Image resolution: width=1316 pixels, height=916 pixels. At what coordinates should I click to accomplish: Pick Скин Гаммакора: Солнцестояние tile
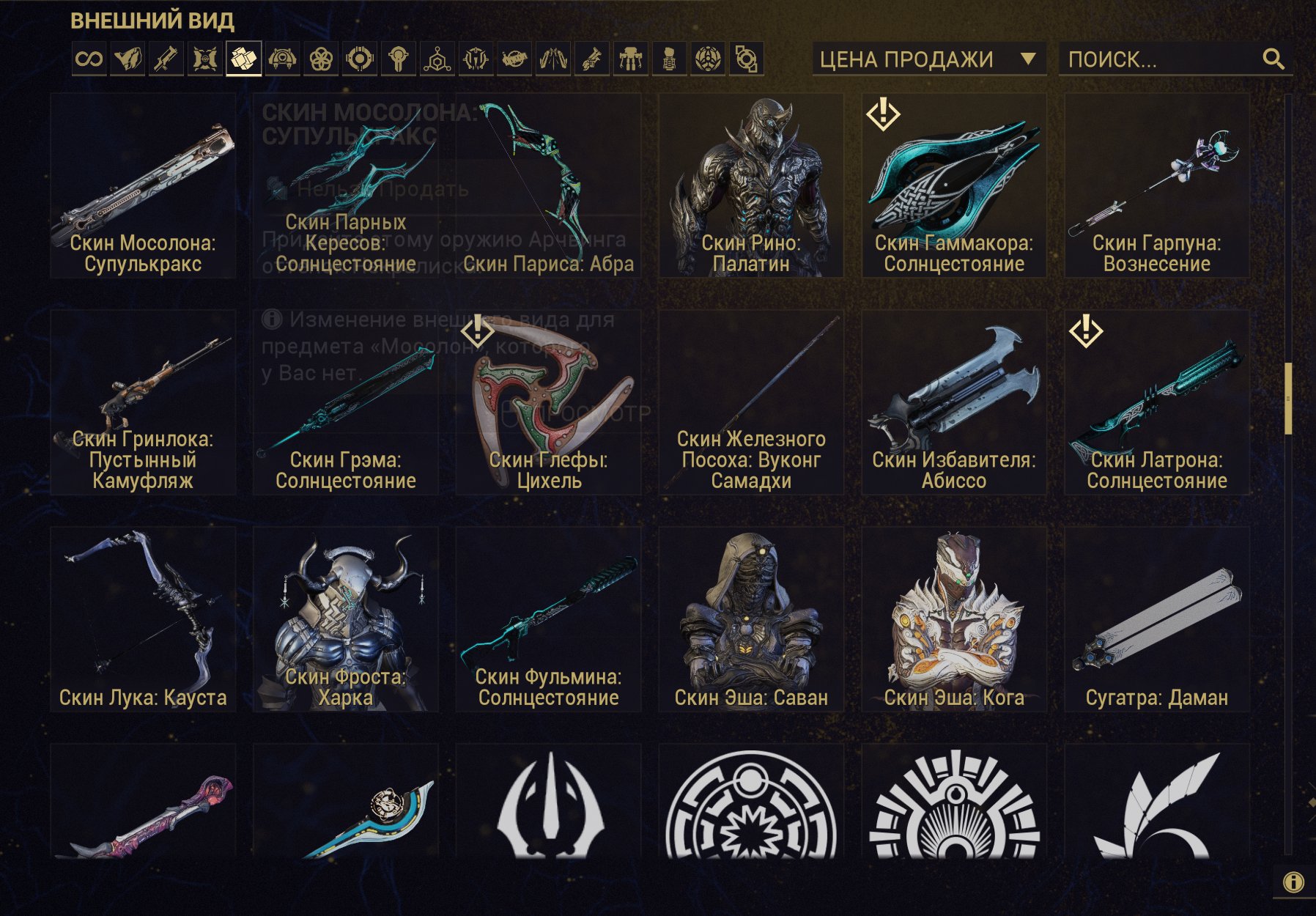pyautogui.click(x=954, y=185)
